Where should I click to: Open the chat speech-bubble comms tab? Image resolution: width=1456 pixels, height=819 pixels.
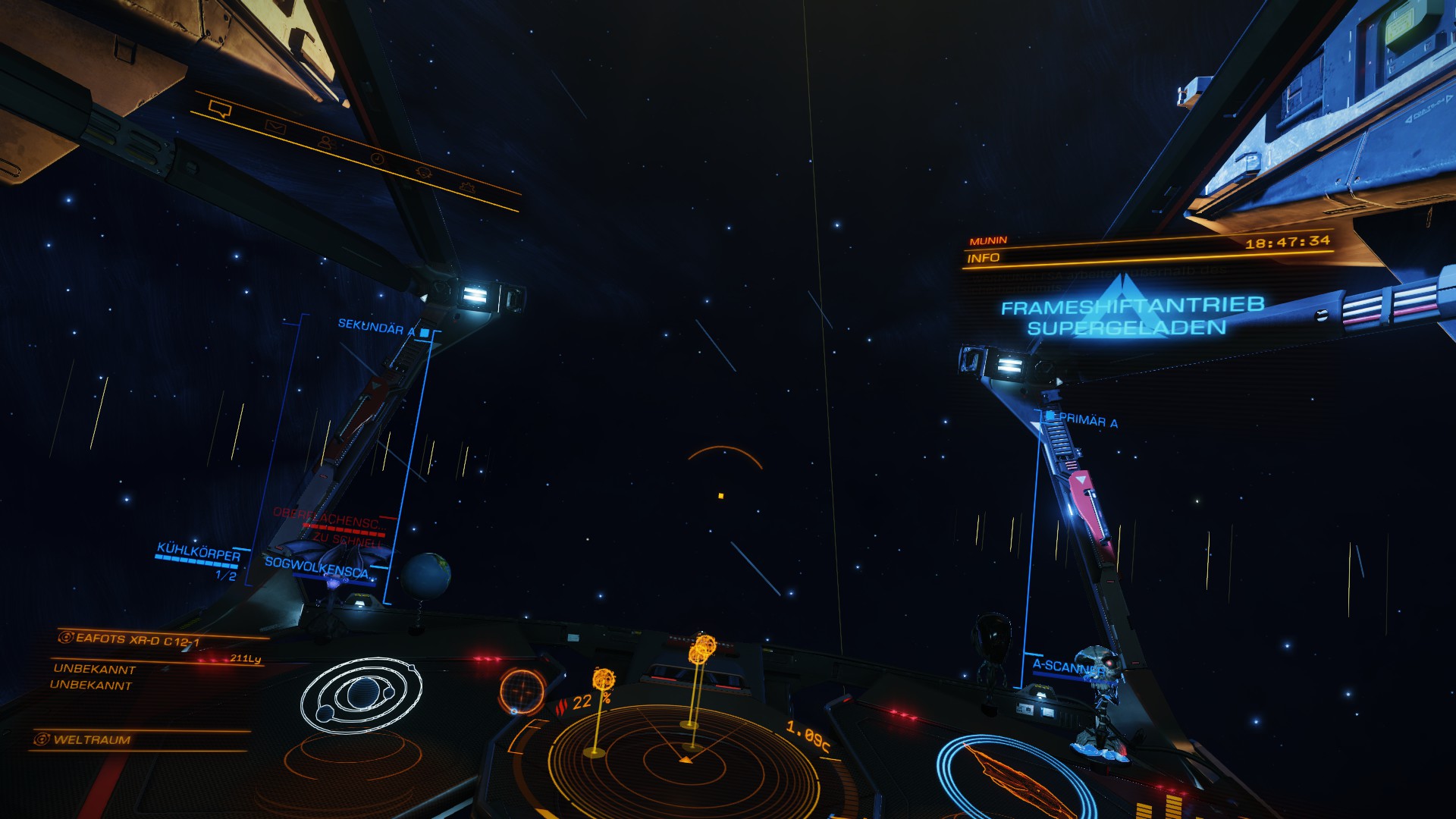tap(220, 110)
